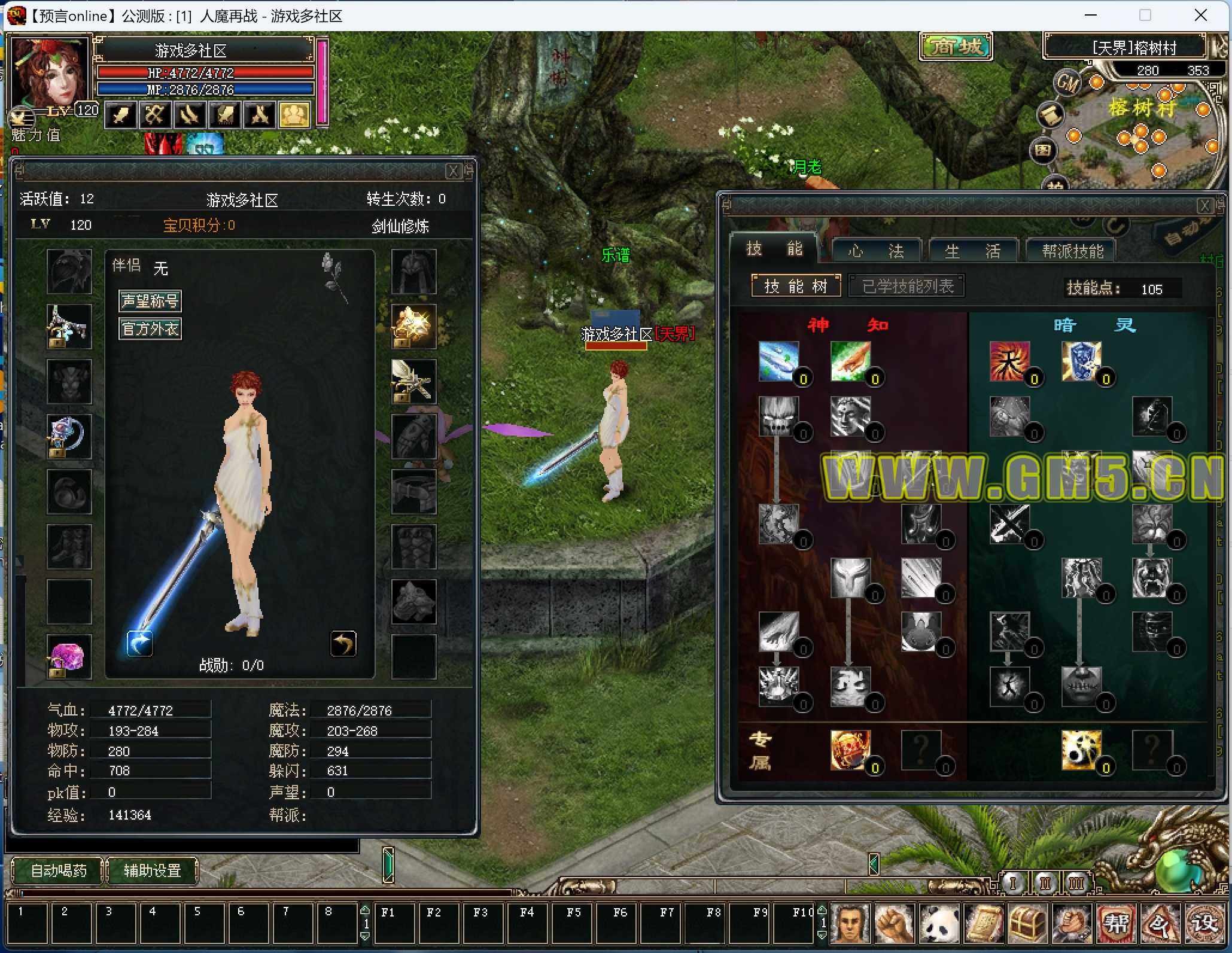Open the 商城 shop button
1232x953 pixels.
(956, 47)
